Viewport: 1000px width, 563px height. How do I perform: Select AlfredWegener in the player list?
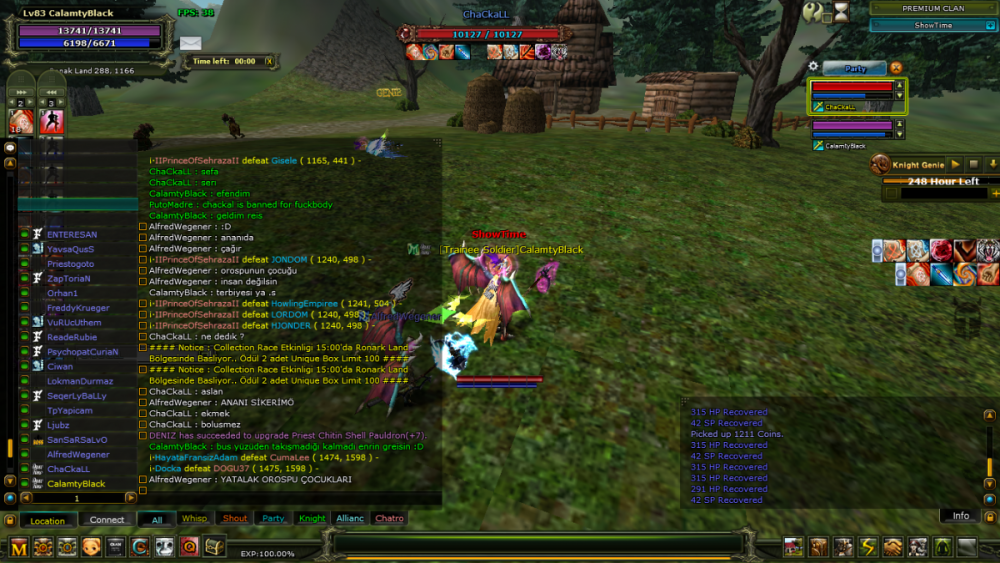click(x=78, y=455)
